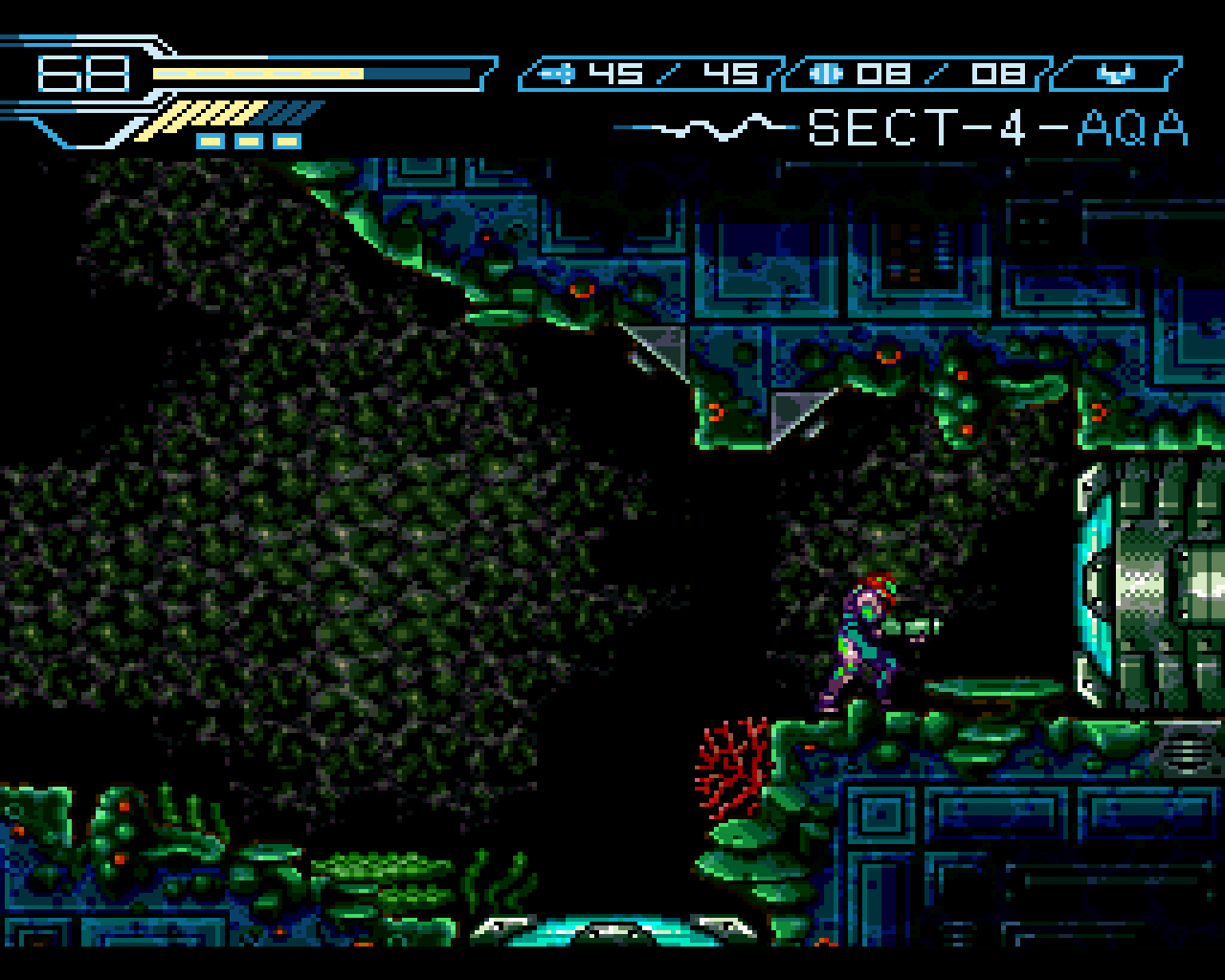Select the AQA sector tag

click(x=1134, y=129)
